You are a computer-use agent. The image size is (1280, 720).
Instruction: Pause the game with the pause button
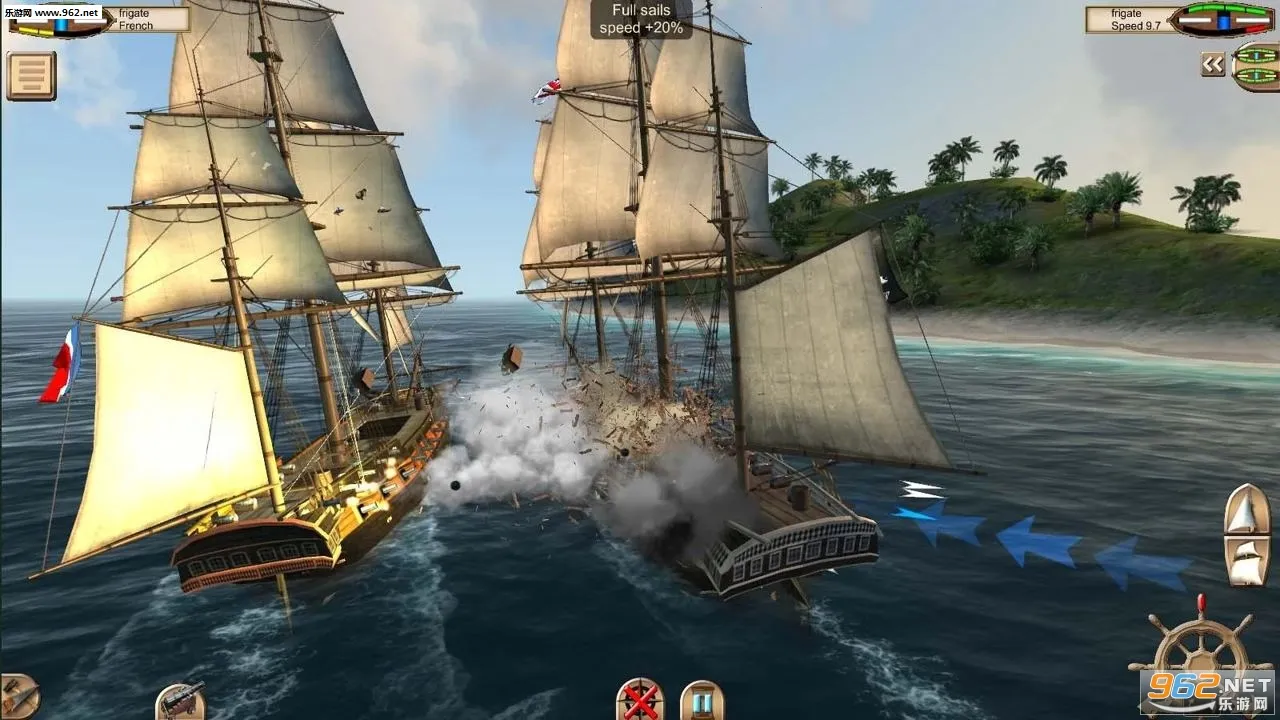click(701, 700)
